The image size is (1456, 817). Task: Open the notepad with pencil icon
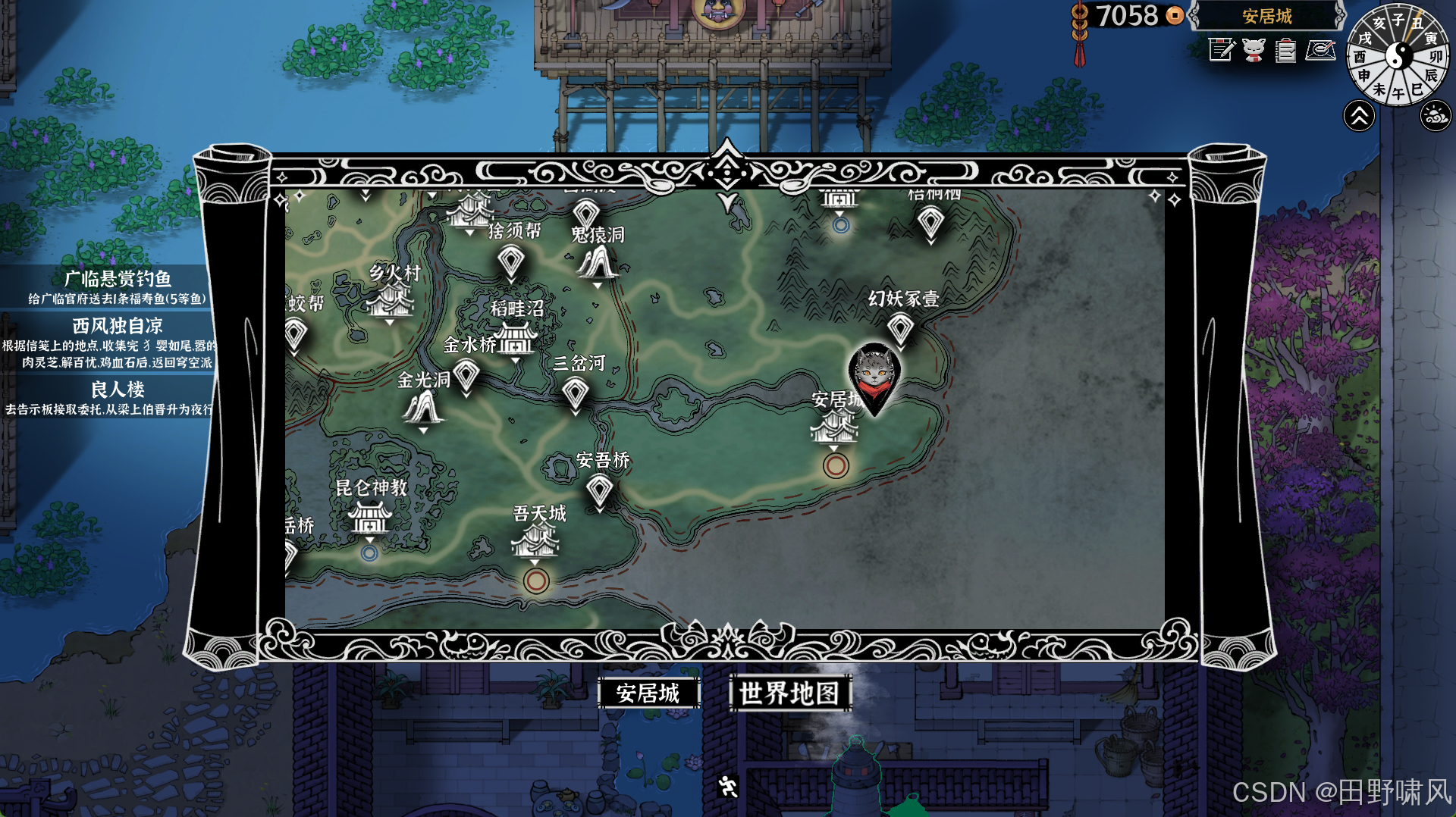(1221, 51)
